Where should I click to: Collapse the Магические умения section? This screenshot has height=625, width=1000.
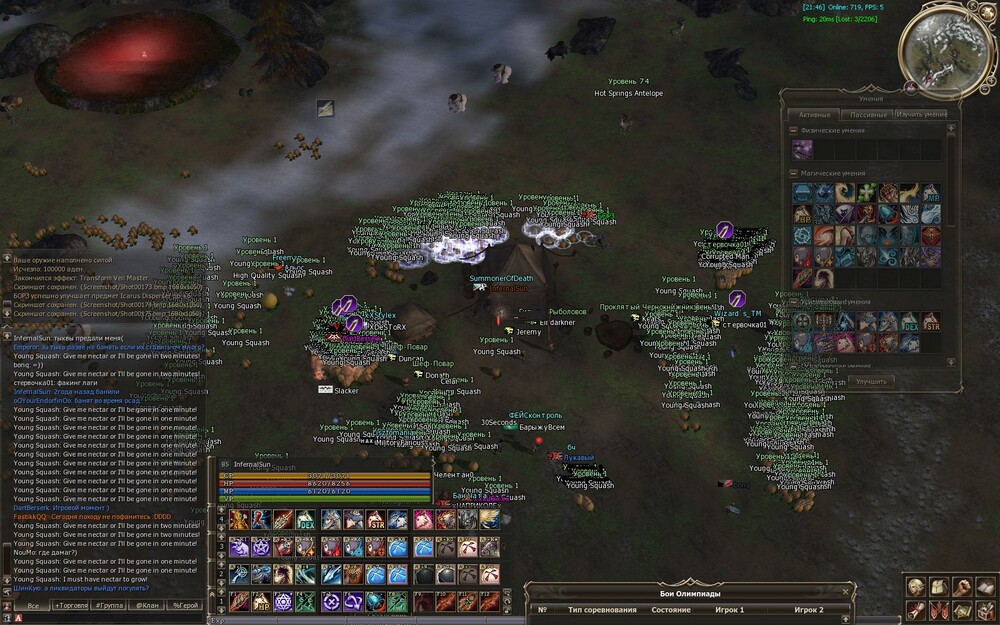click(x=793, y=173)
